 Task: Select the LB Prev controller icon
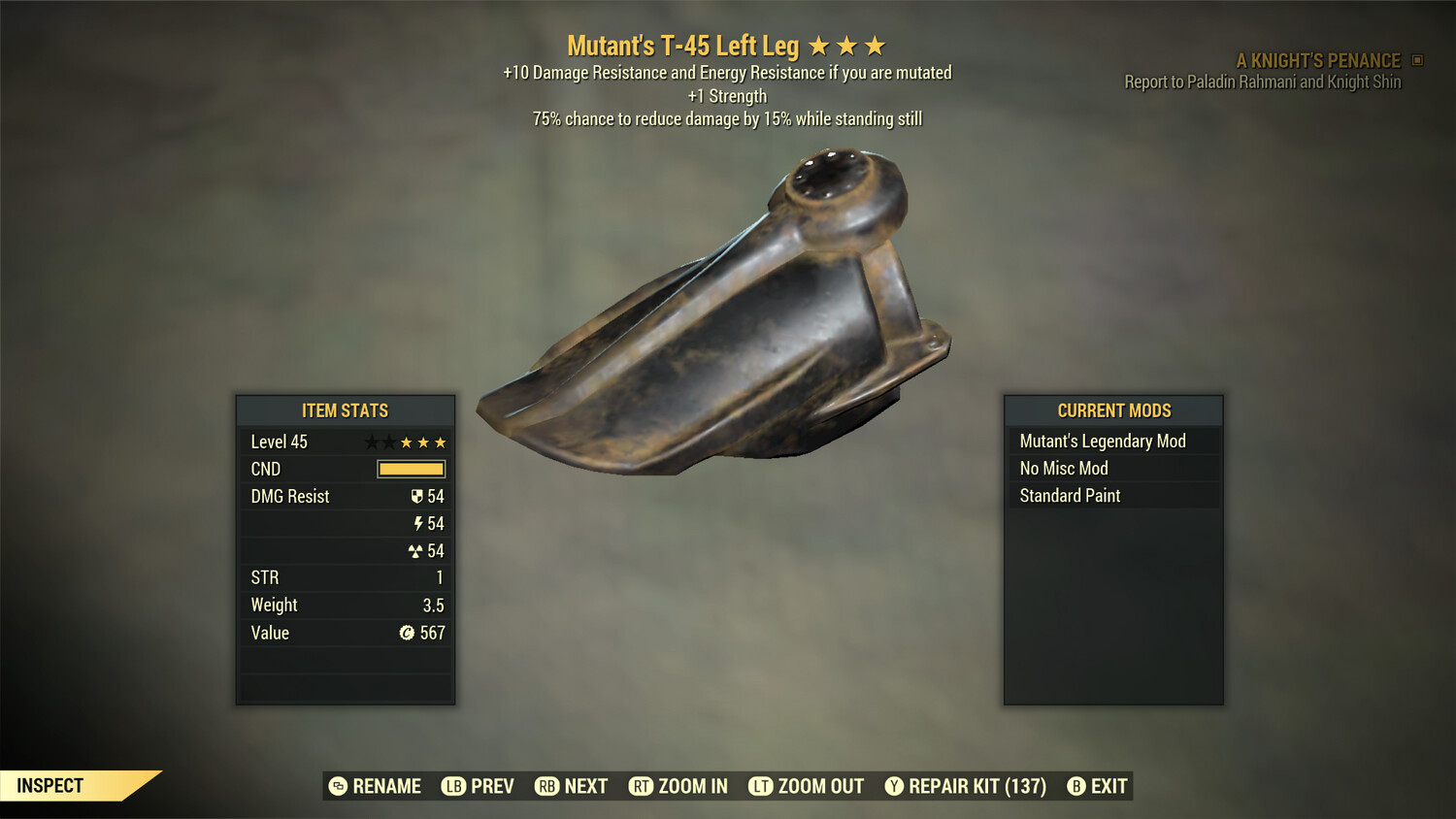452,786
